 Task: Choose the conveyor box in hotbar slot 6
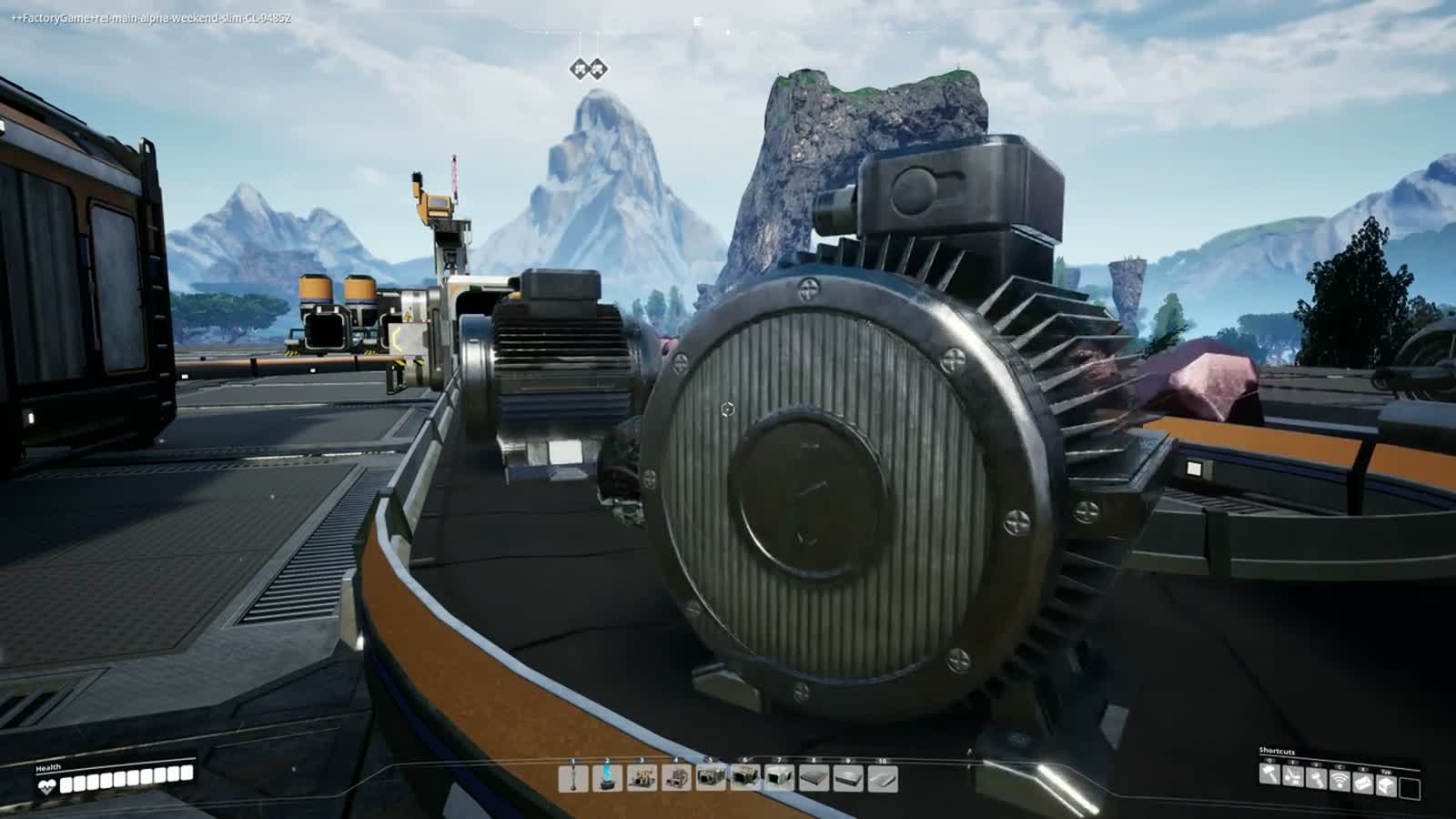[745, 779]
